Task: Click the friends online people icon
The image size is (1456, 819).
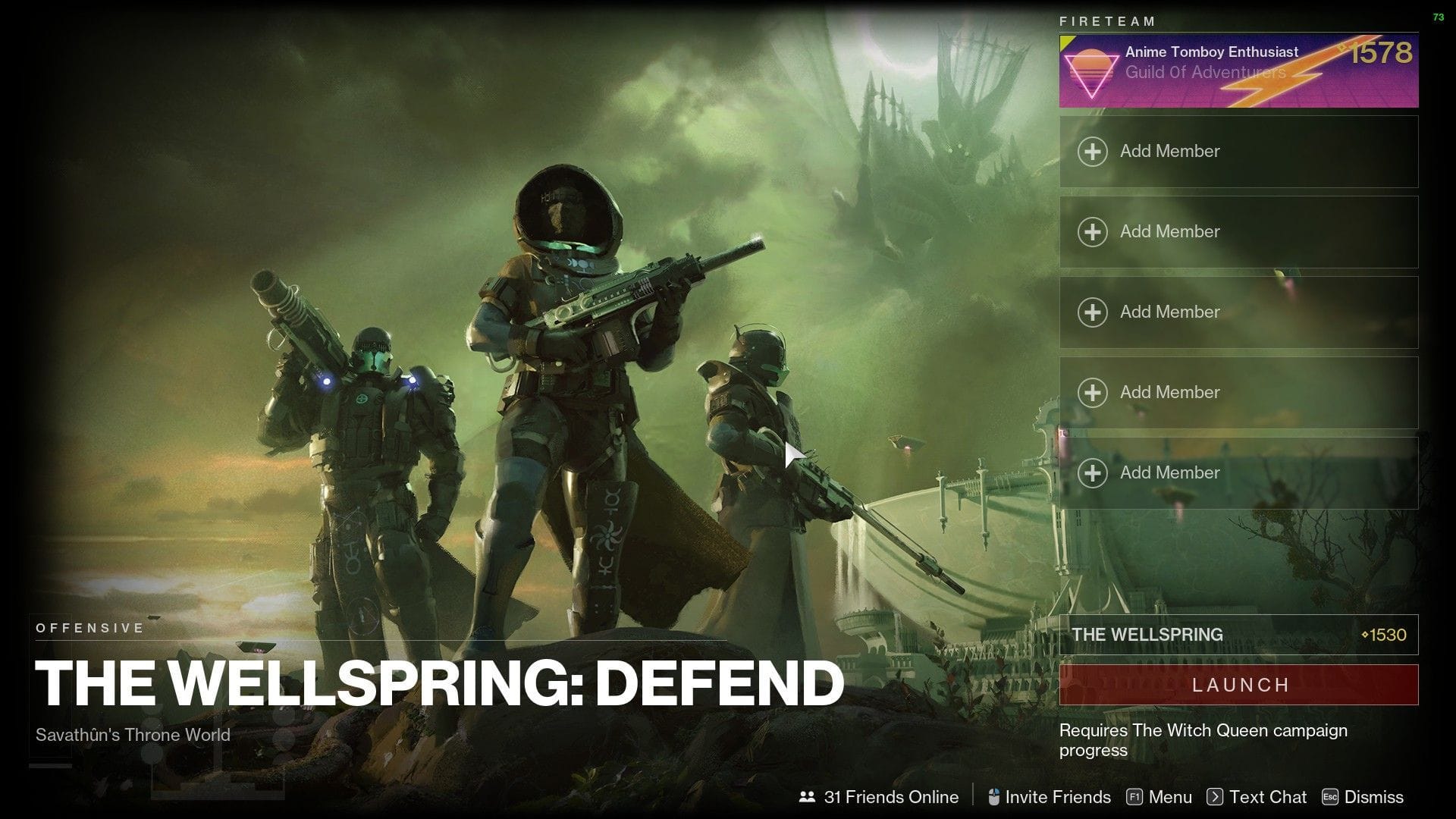Action: pyautogui.click(x=806, y=797)
